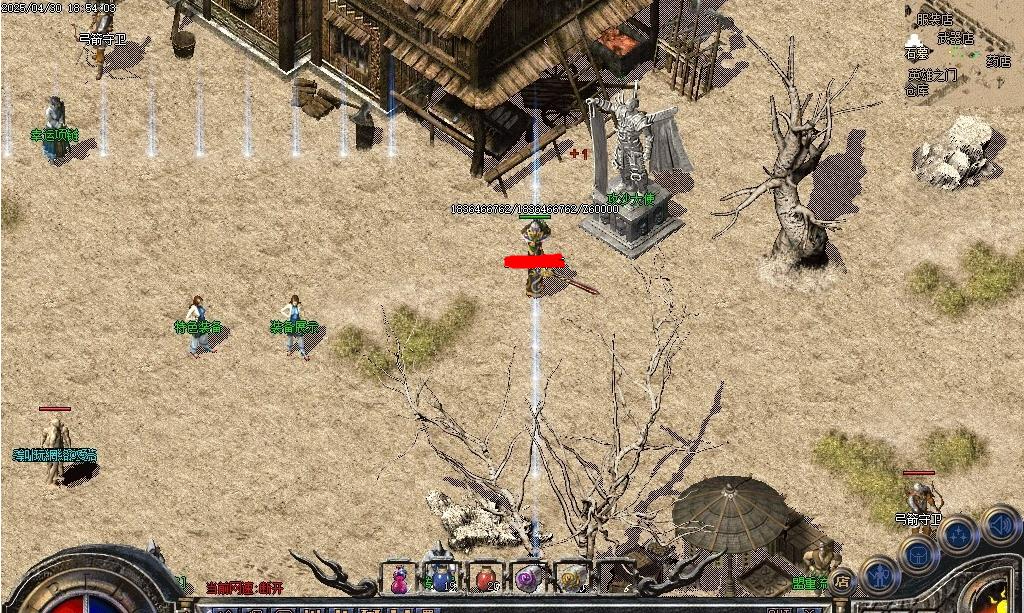Use the purple scroll belt slot

[528, 577]
